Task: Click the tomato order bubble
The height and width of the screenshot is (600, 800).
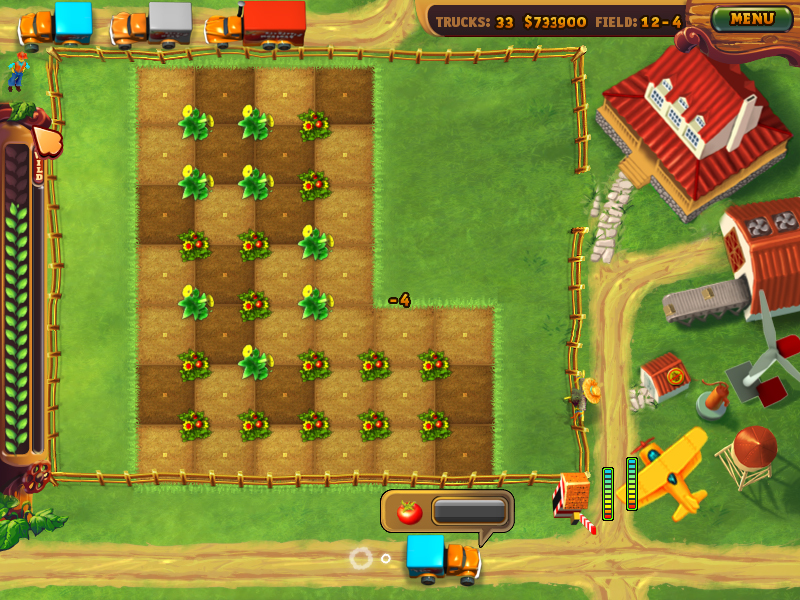Action: pos(447,511)
